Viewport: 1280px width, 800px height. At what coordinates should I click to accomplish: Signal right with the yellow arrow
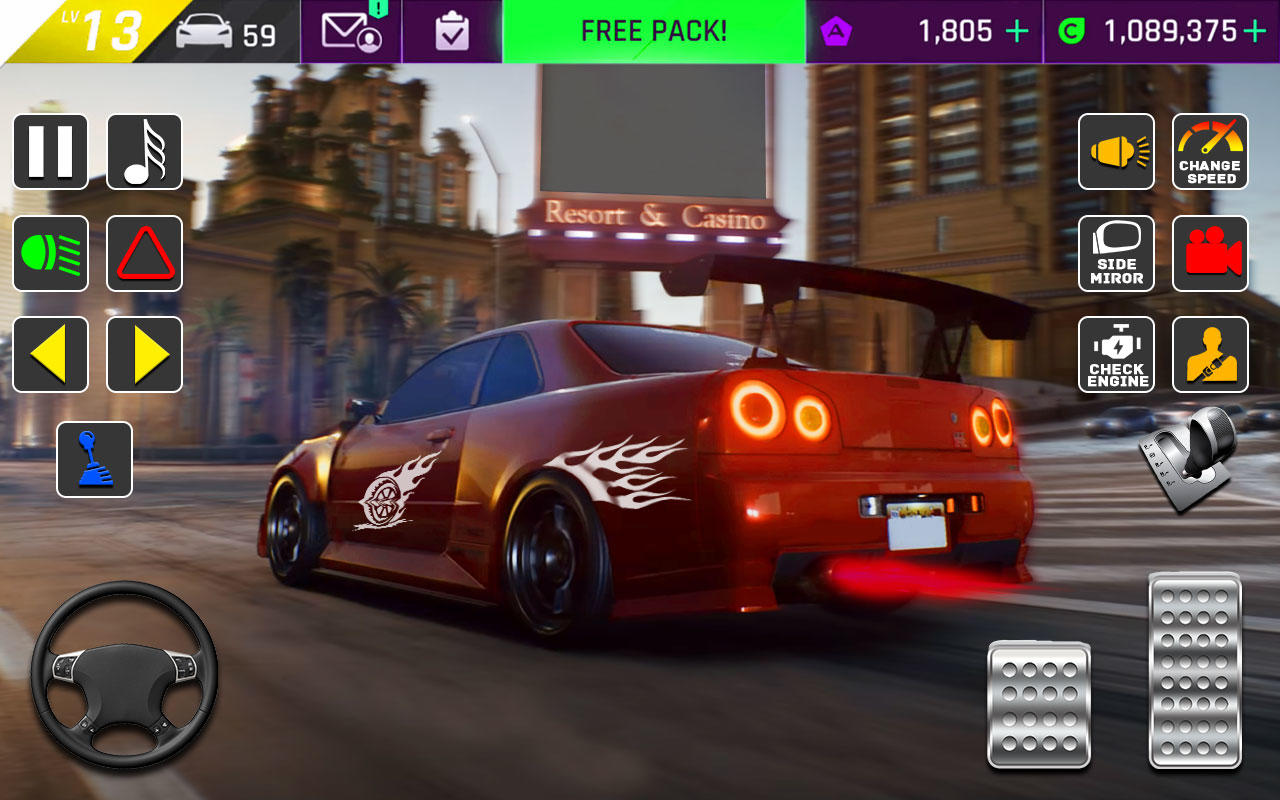[144, 354]
